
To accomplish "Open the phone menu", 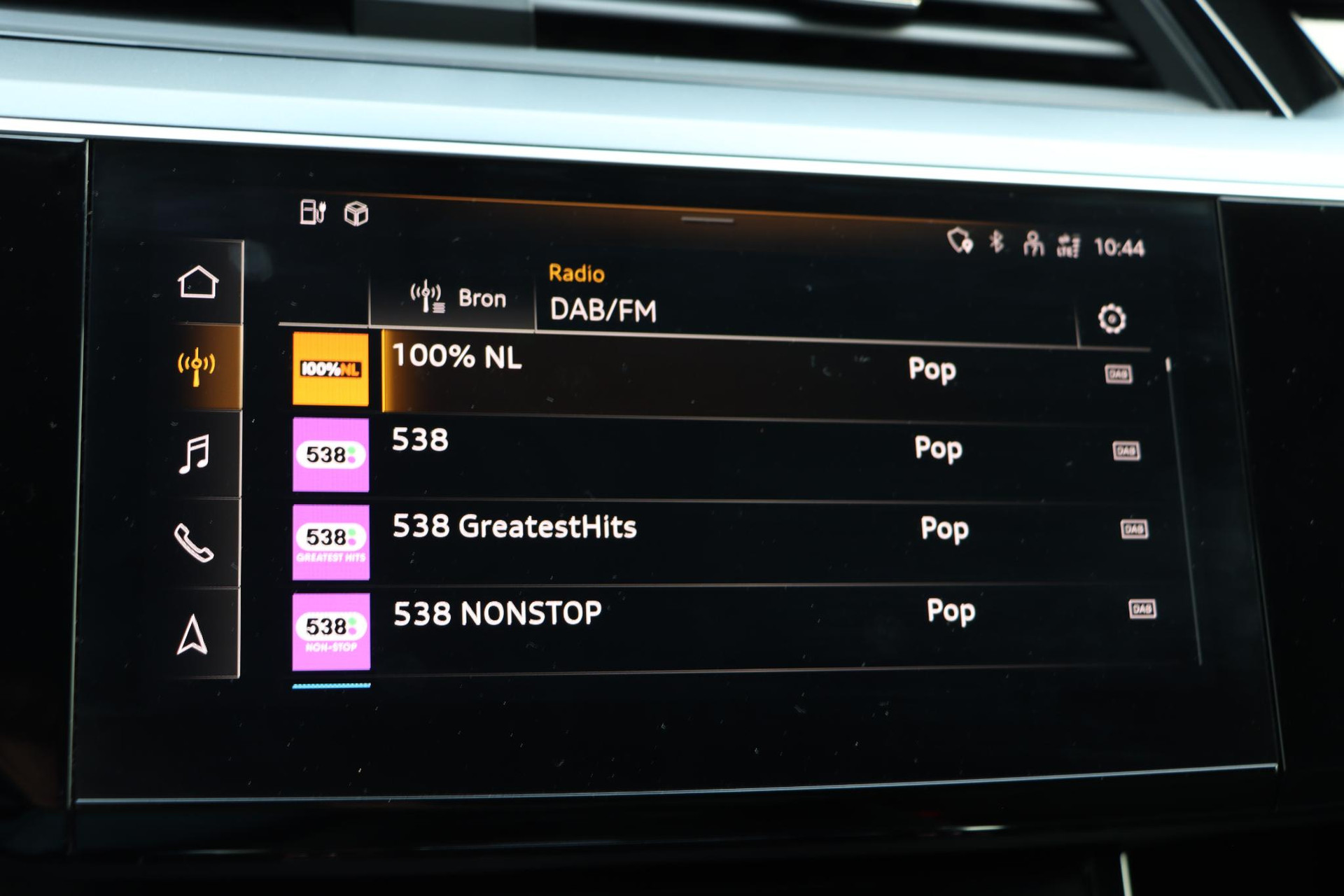I will point(194,543).
